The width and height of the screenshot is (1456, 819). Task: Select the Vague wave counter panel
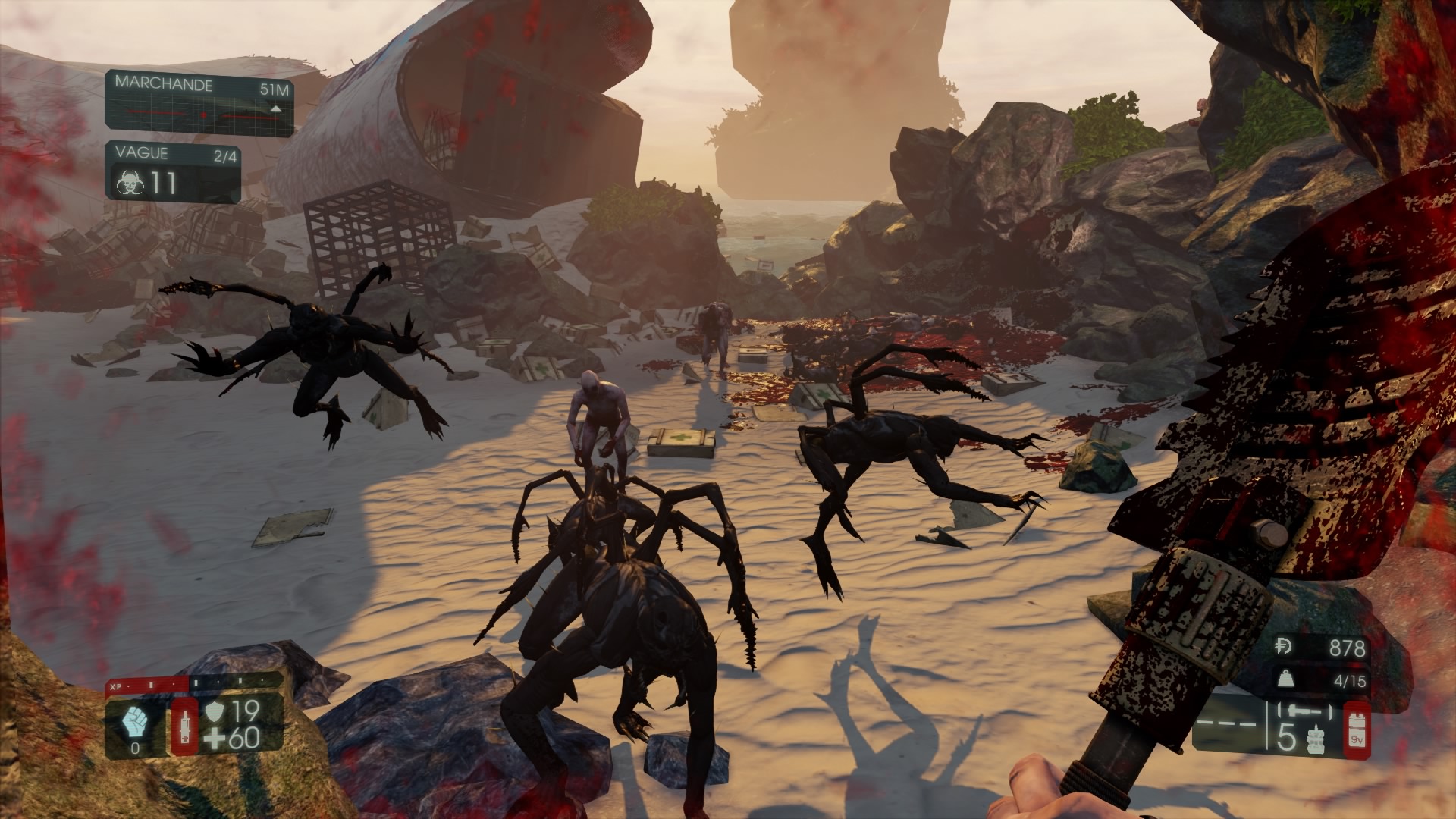coord(173,171)
